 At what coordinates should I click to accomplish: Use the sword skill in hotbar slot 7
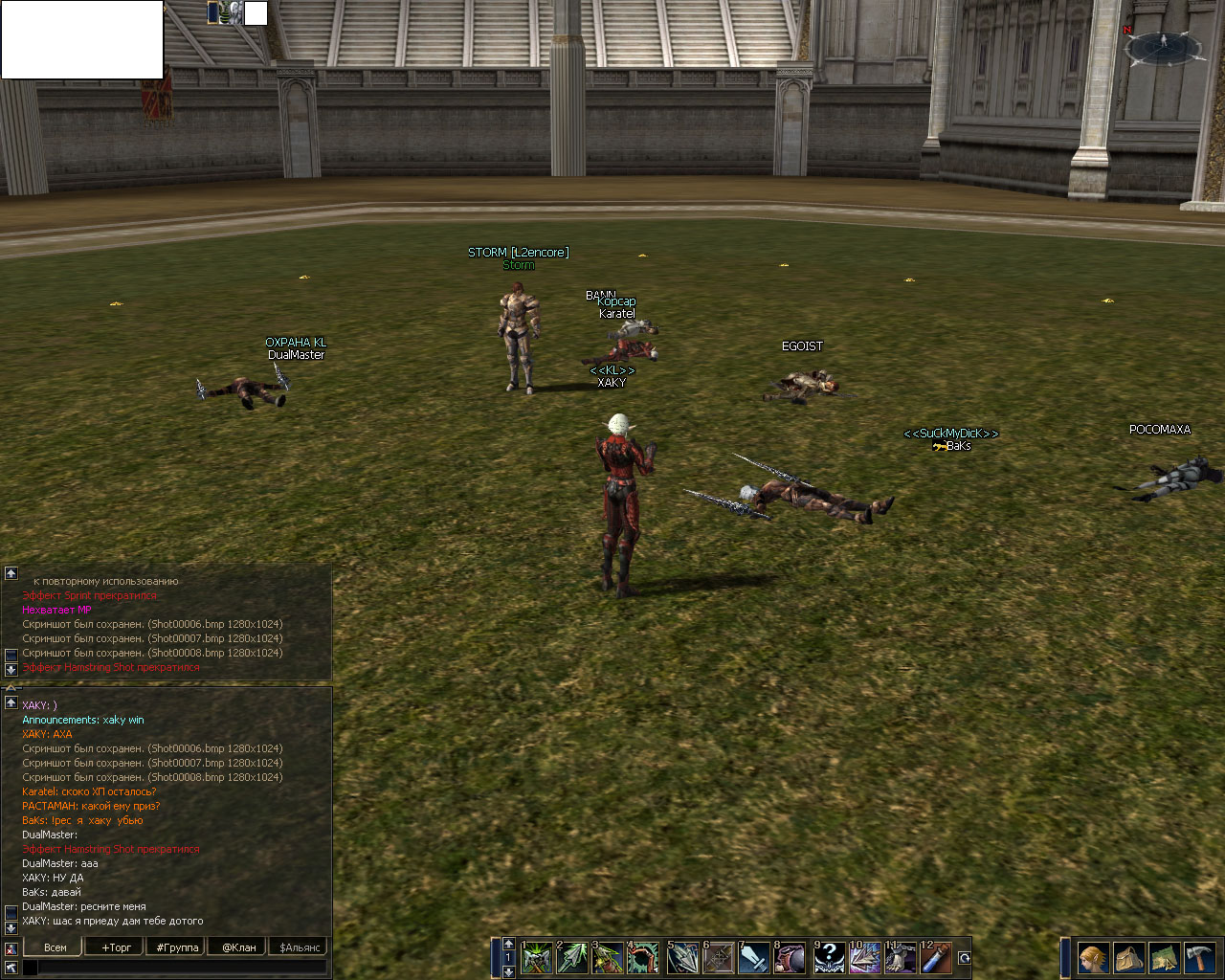coord(753,957)
